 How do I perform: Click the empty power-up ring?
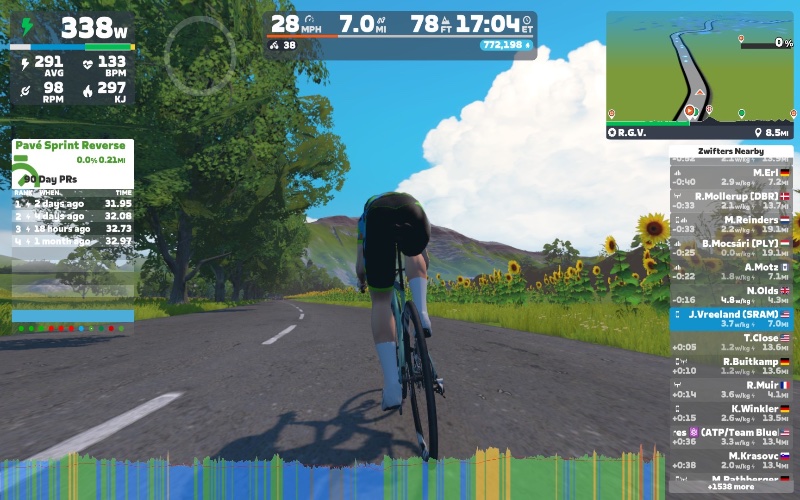click(x=200, y=52)
